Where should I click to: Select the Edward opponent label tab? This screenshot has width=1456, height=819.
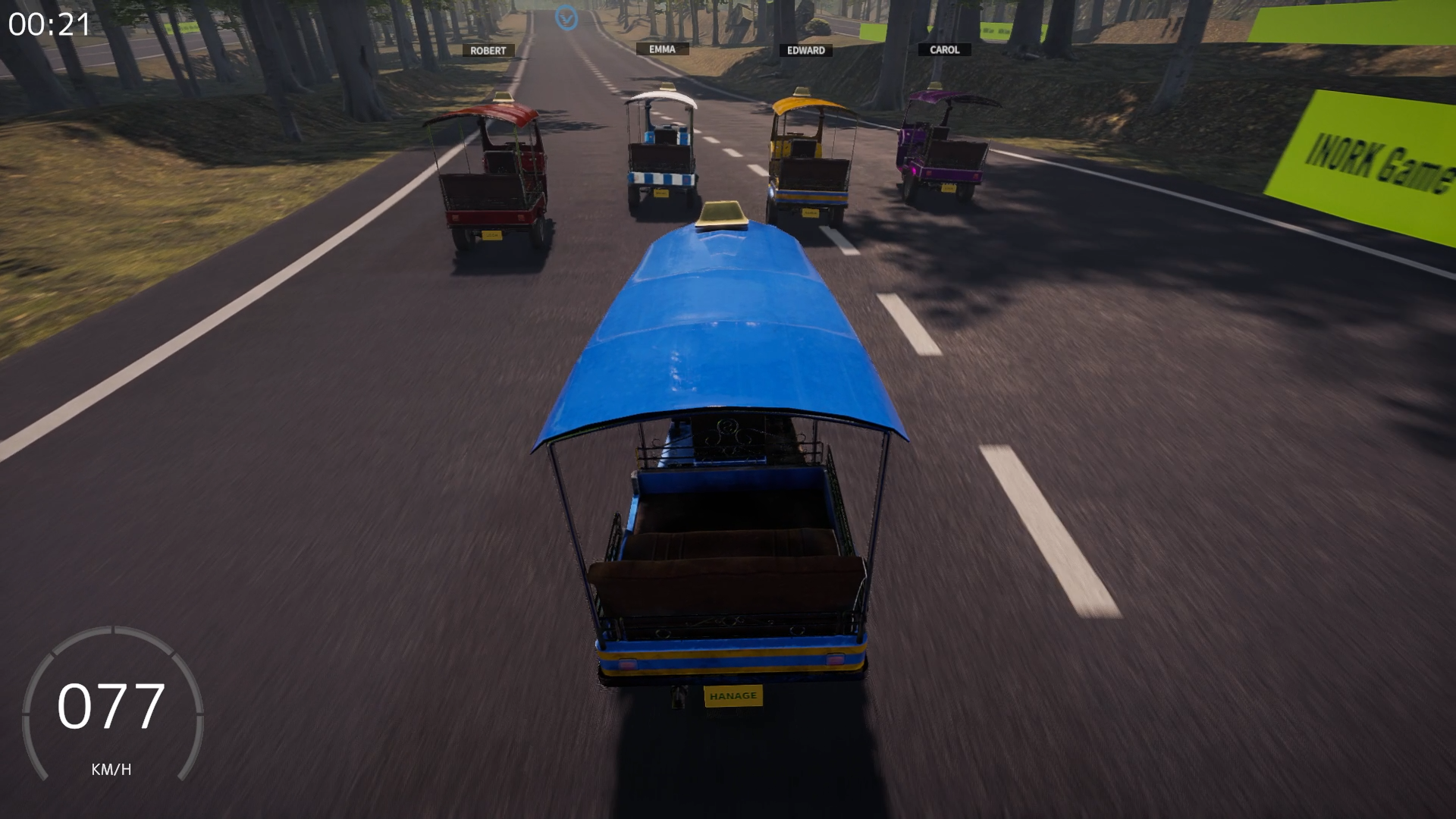pos(806,50)
